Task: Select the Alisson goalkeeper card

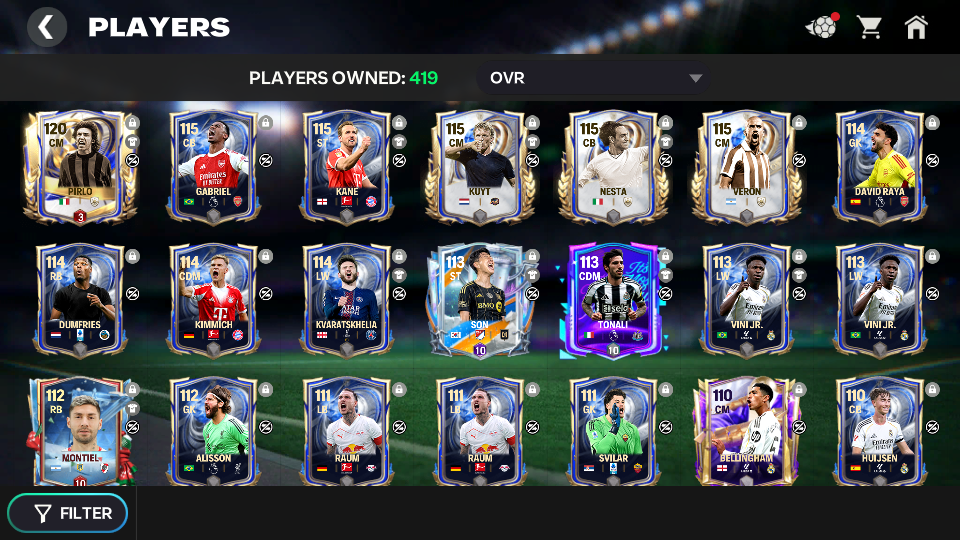Action: click(x=213, y=430)
